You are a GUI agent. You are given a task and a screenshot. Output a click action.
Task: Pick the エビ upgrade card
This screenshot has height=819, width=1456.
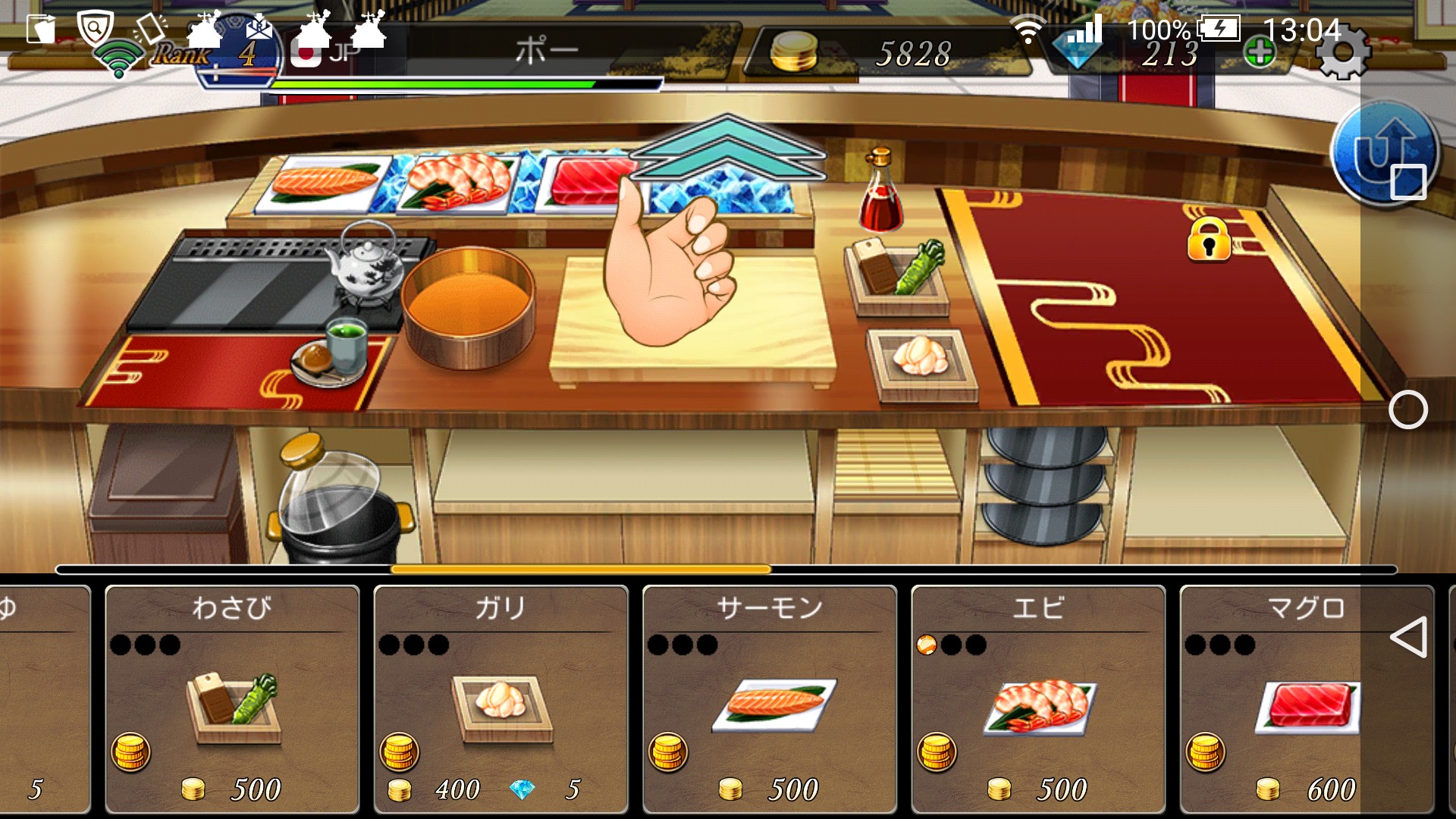[1037, 699]
